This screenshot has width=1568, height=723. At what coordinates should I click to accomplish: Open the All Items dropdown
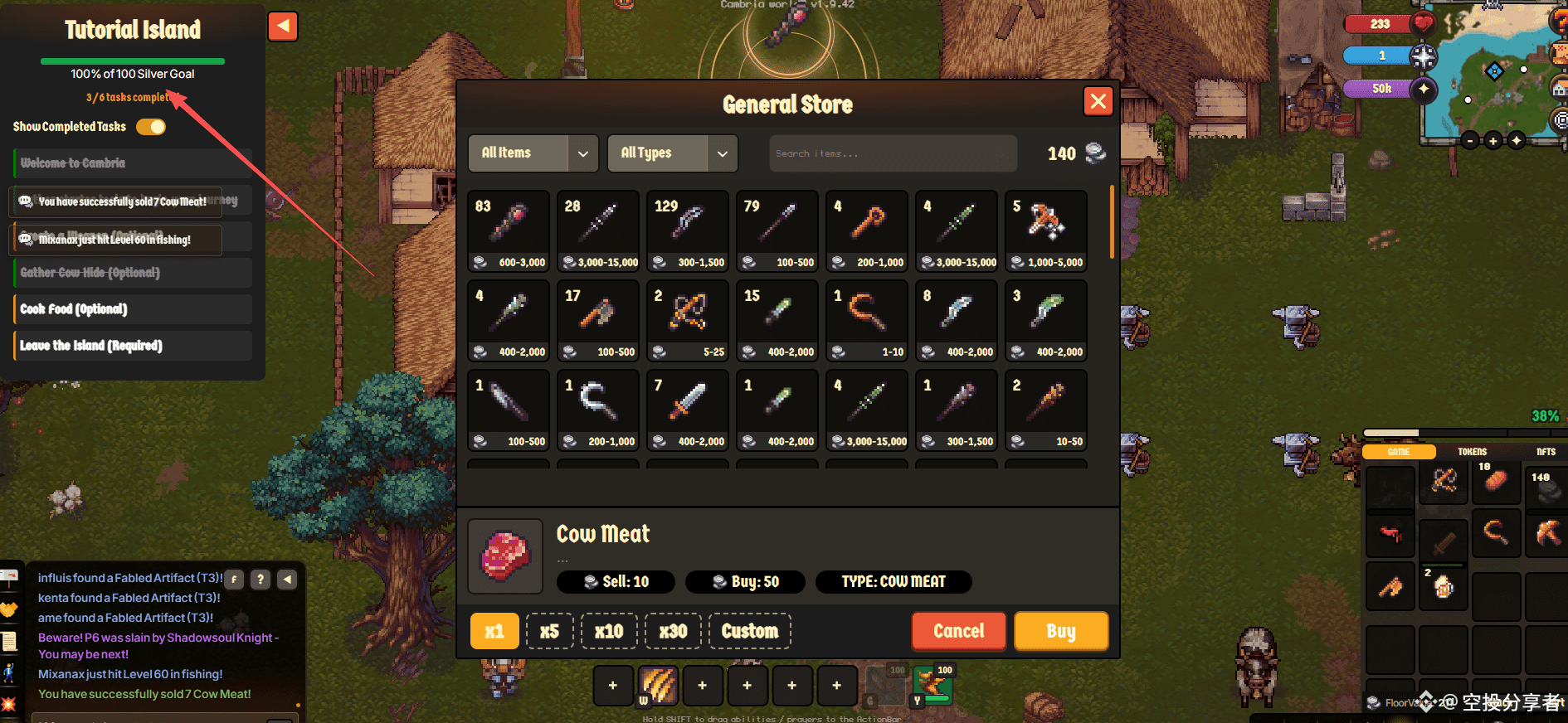pos(533,153)
